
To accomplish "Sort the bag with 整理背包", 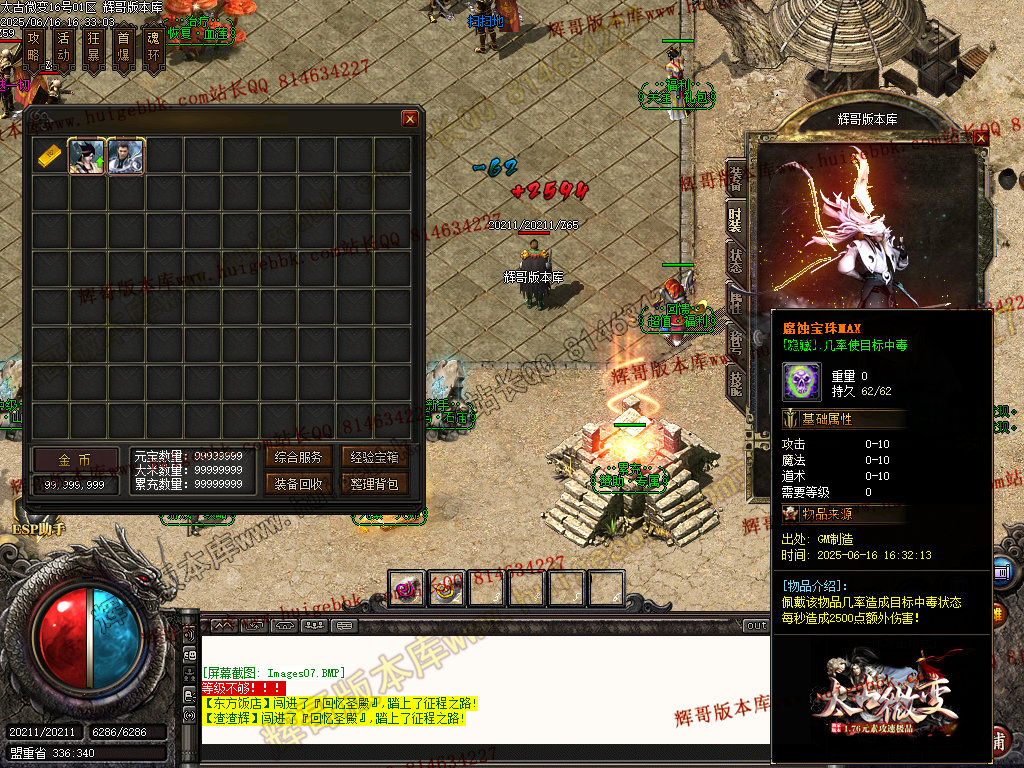I will pos(375,484).
